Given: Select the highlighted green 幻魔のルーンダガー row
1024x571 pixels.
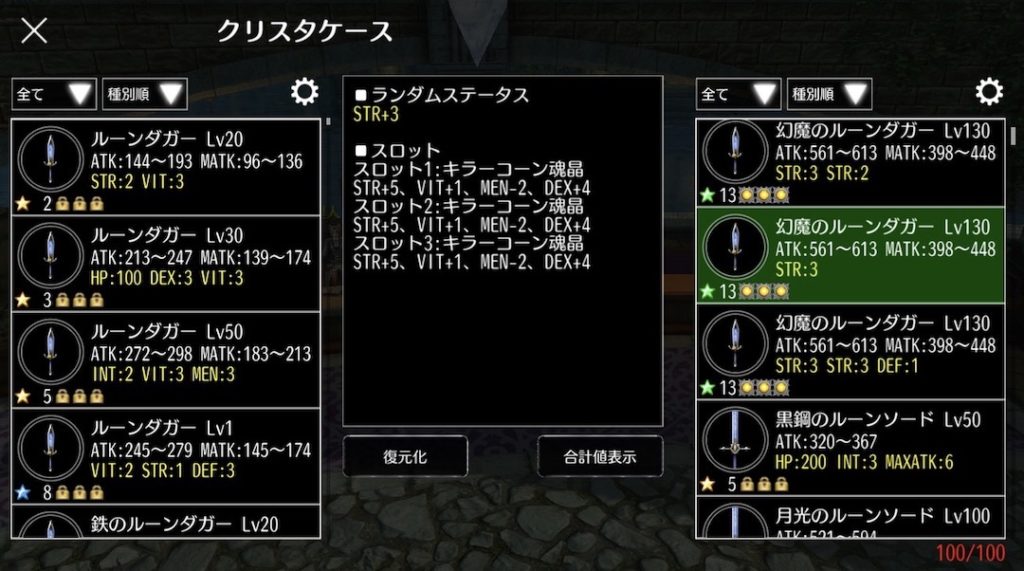Looking at the screenshot, I should [850, 254].
